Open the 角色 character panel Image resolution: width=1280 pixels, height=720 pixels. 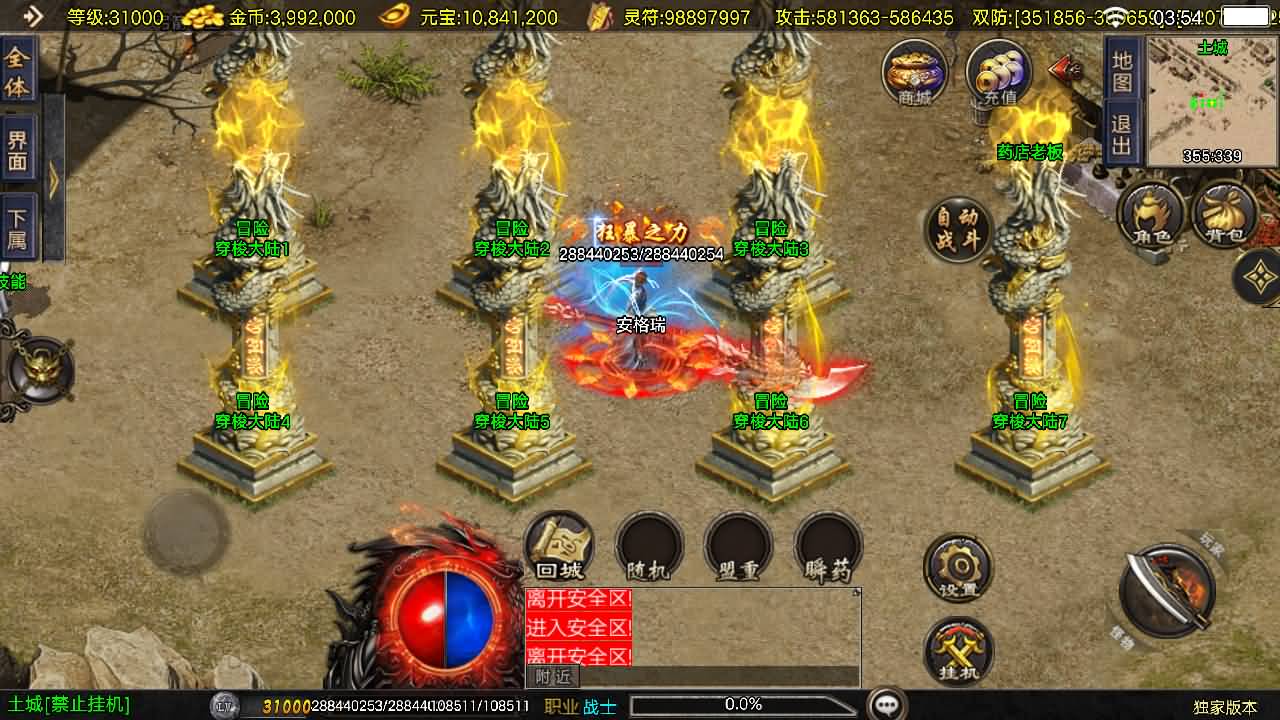(x=1151, y=212)
